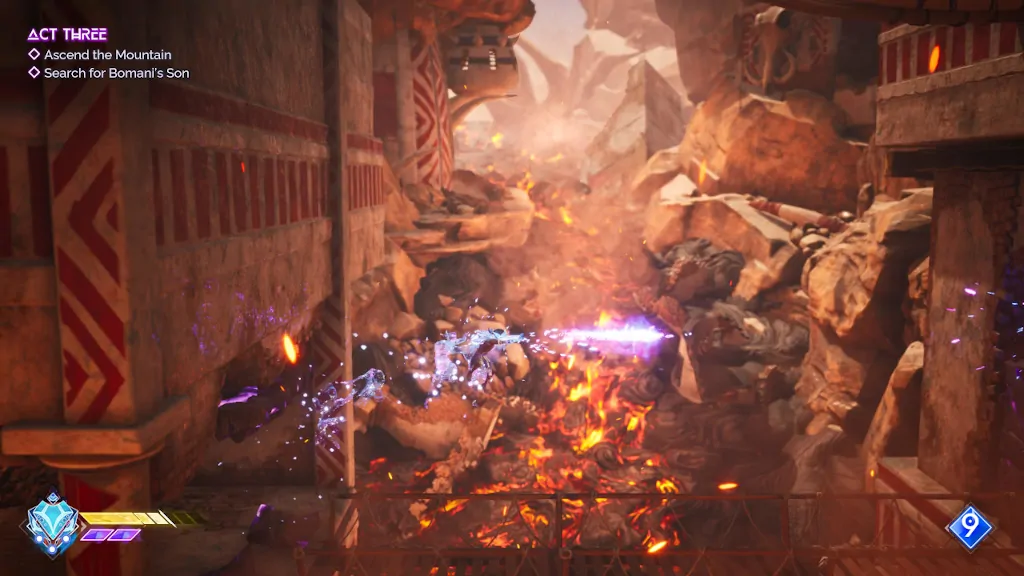Select the Ascend the Mountain objective
The width and height of the screenshot is (1024, 576).
tap(107, 55)
